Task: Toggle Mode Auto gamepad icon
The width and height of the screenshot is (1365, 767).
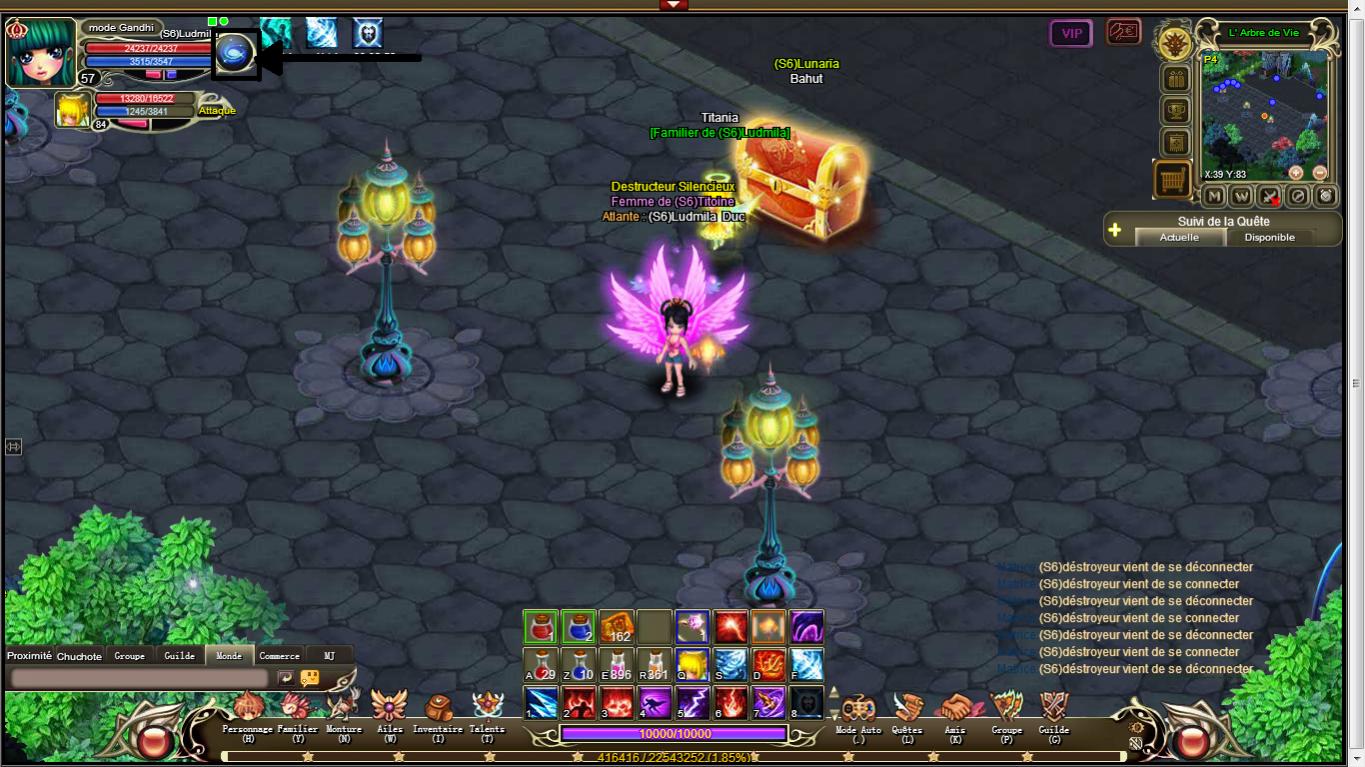Action: pyautogui.click(x=858, y=710)
